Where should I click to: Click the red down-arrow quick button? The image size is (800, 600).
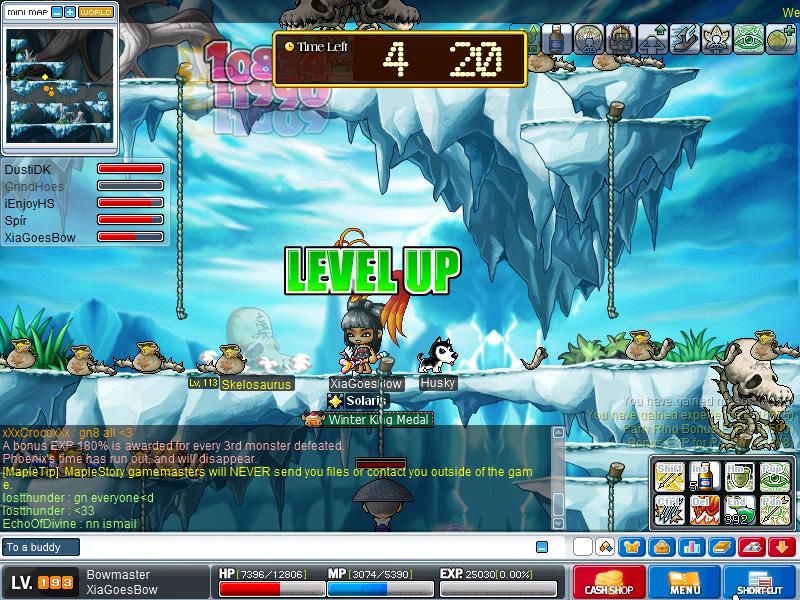(x=782, y=547)
